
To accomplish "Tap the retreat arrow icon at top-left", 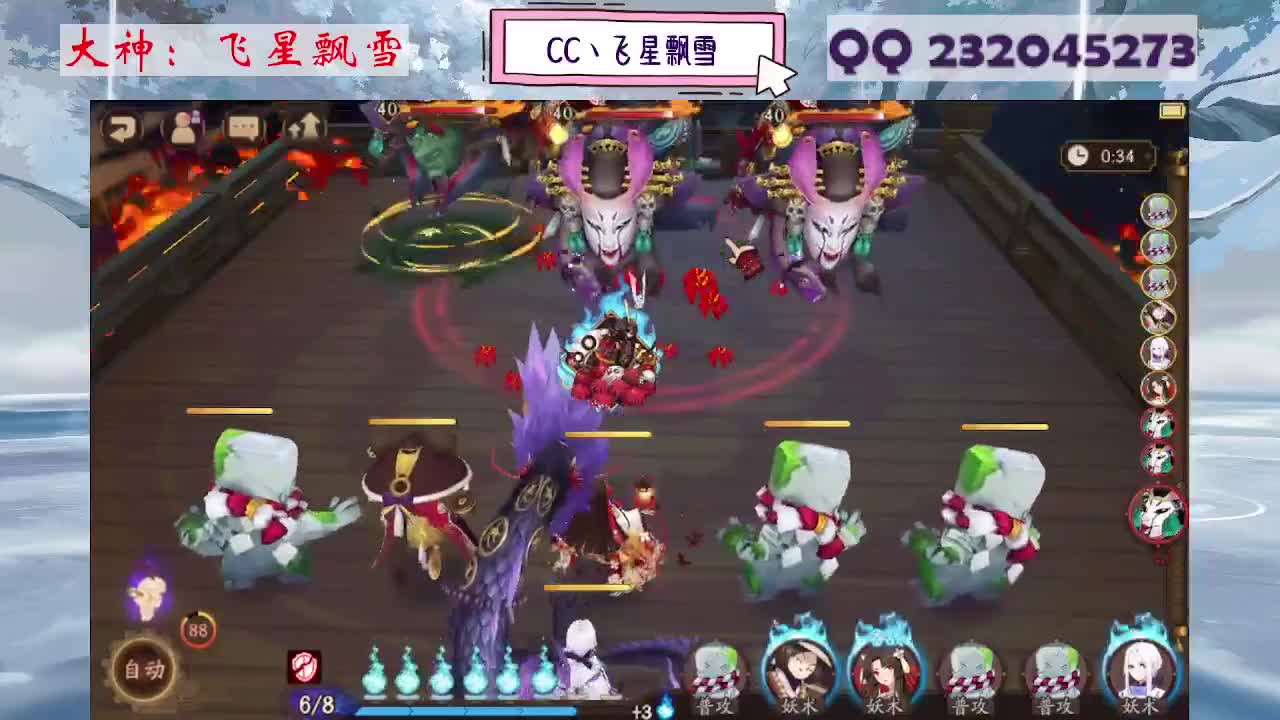I will pyautogui.click(x=124, y=128).
